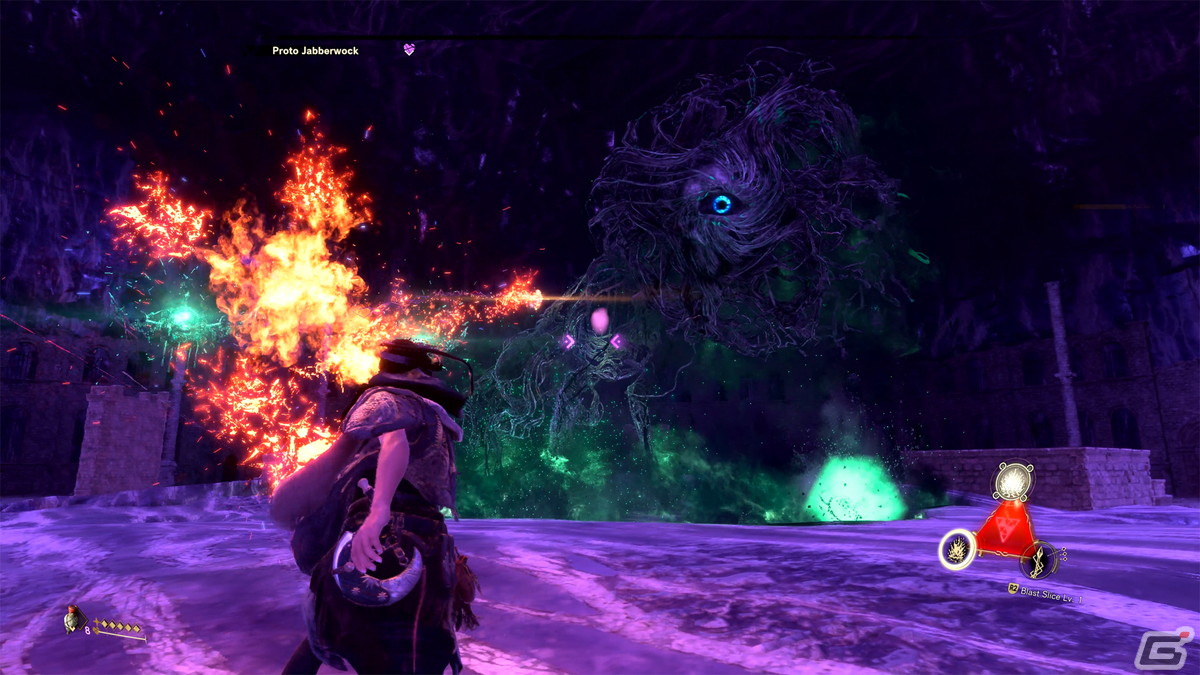Activate the white burst spell at triangle top
Image resolution: width=1200 pixels, height=675 pixels.
(x=1014, y=481)
